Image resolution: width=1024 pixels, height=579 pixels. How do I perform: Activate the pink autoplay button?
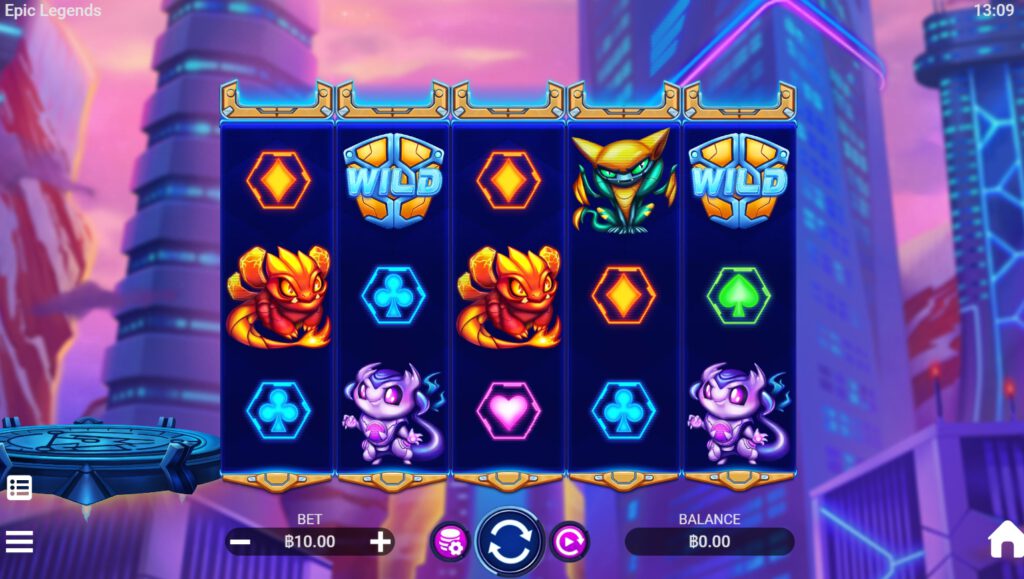coord(569,542)
